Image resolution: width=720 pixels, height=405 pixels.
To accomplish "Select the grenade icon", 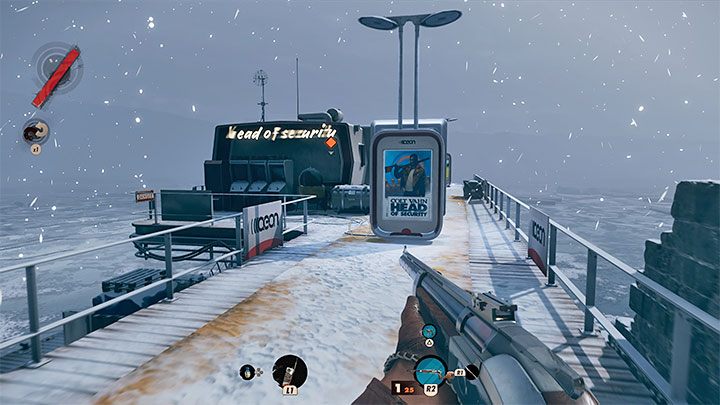I will (x=246, y=372).
